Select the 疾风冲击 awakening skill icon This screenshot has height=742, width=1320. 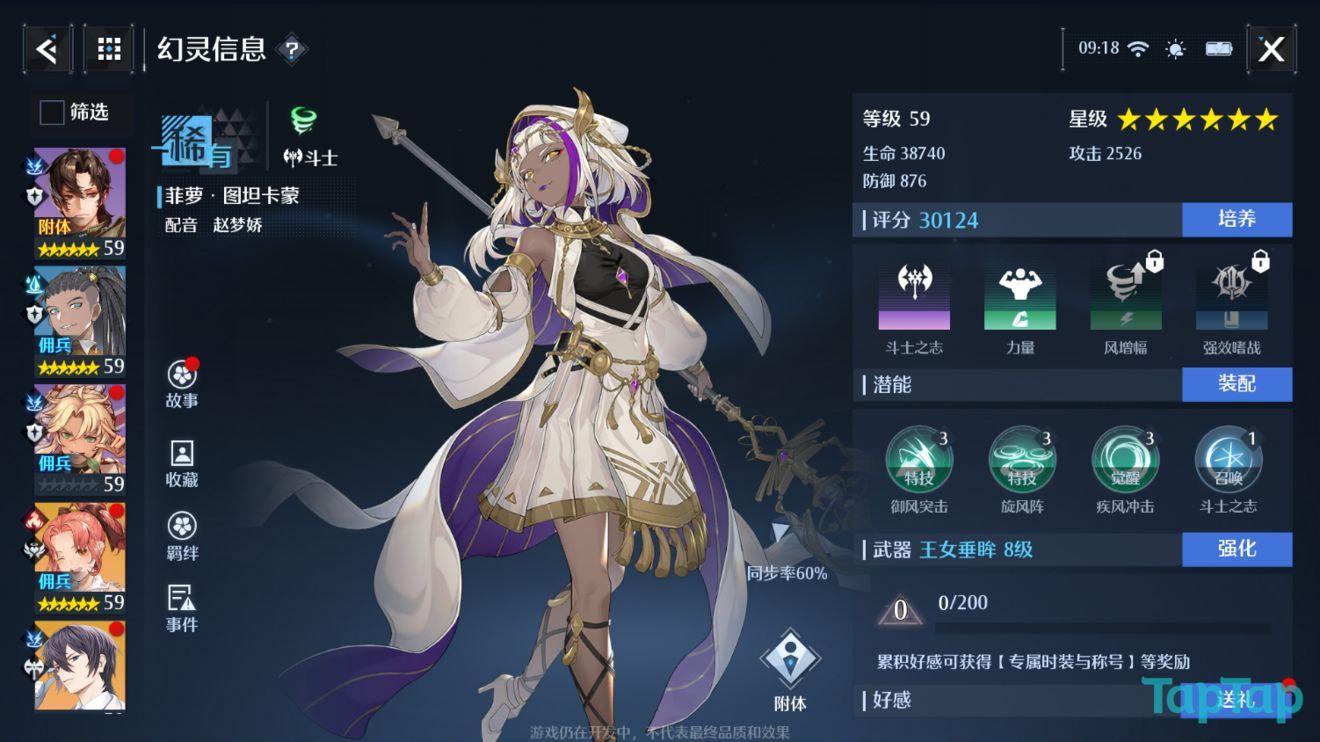[x=1125, y=460]
